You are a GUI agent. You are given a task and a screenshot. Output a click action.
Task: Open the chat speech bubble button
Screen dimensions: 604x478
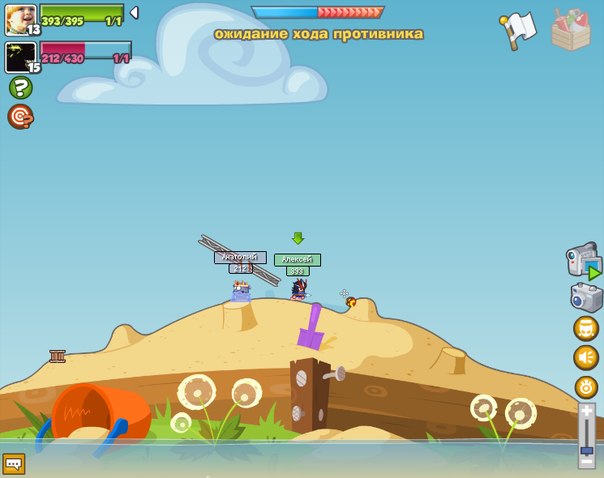click(x=14, y=463)
